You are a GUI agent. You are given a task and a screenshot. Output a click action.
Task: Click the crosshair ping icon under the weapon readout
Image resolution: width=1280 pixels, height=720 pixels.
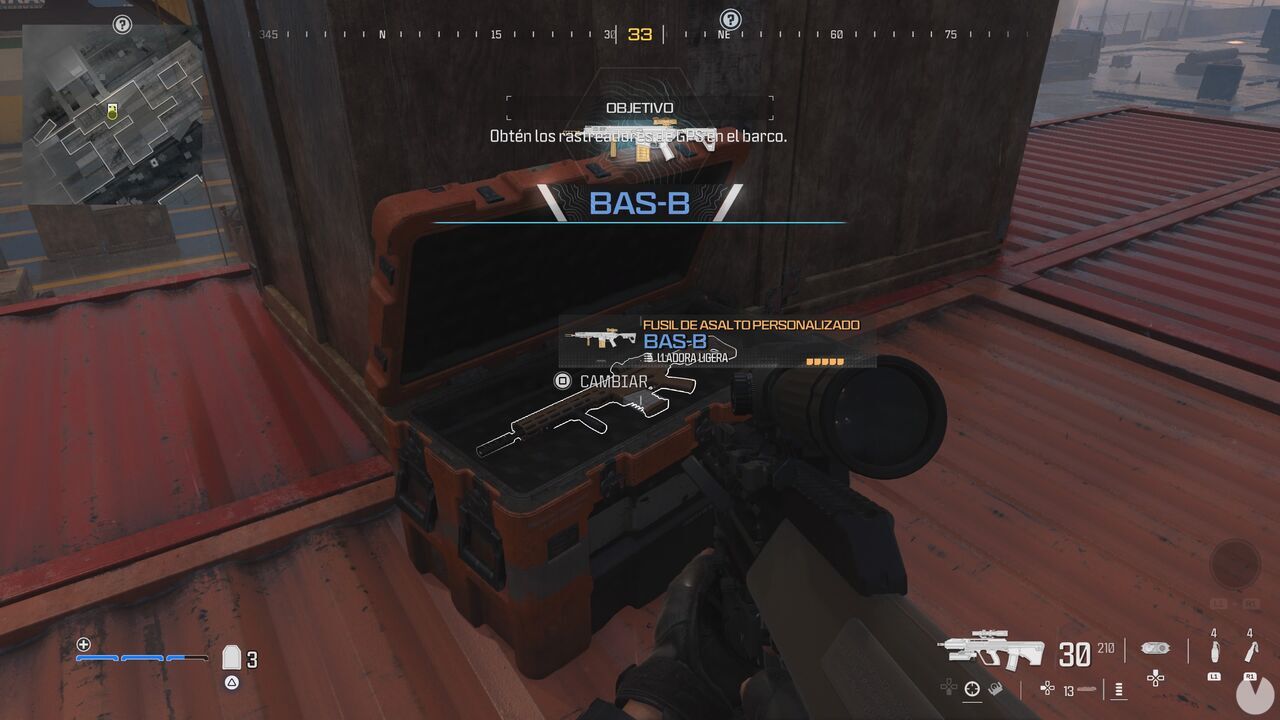(x=971, y=687)
